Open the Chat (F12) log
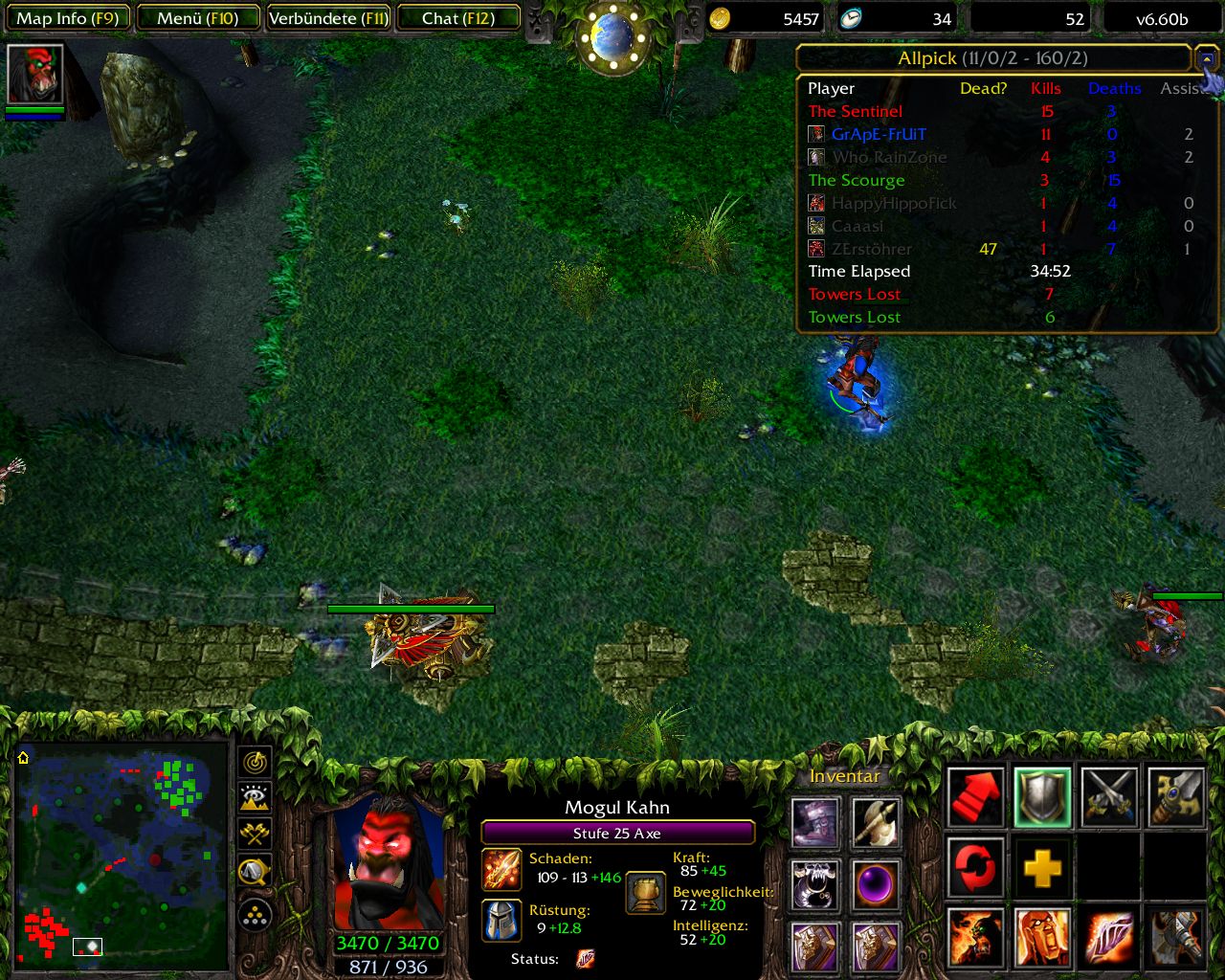The height and width of the screenshot is (980, 1225). pyautogui.click(x=458, y=18)
